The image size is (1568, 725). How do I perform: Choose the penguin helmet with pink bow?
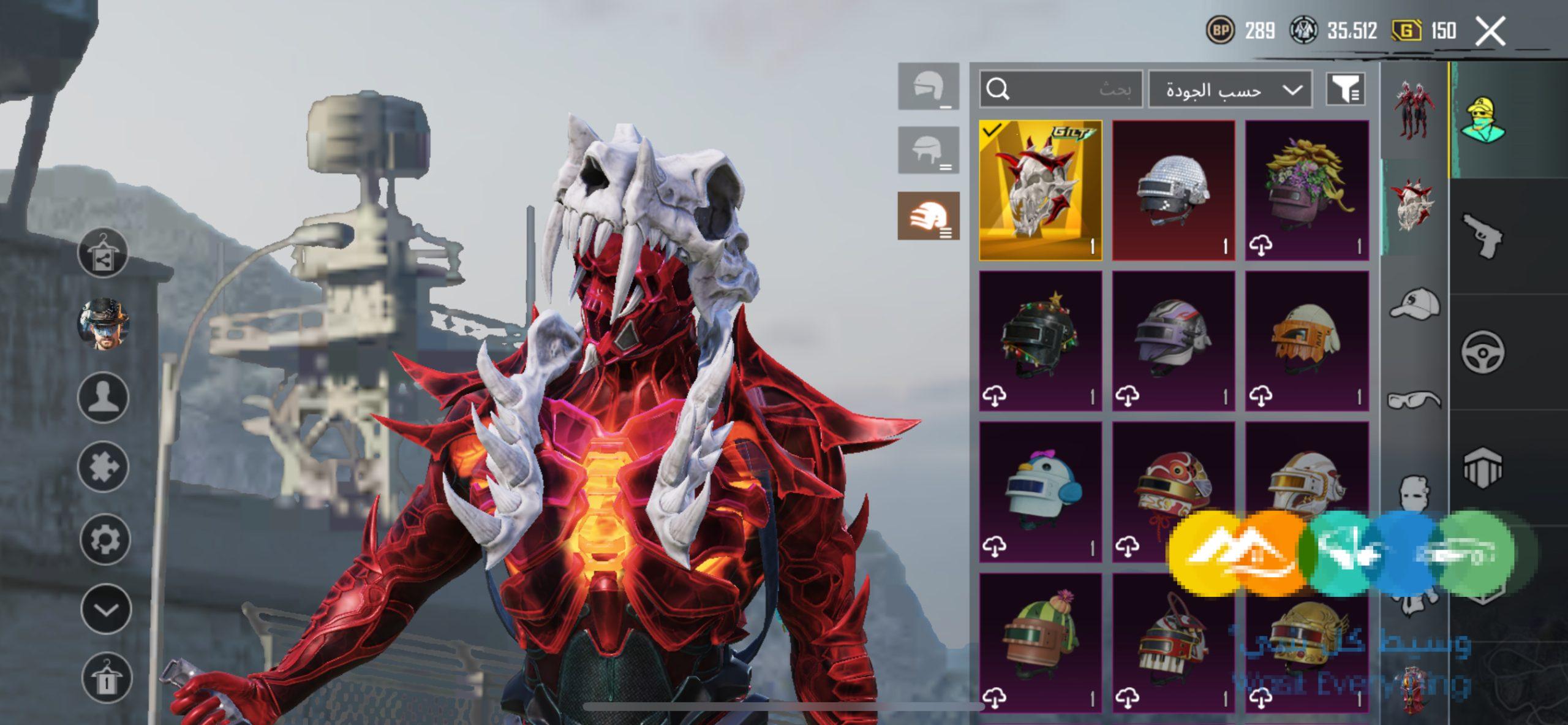(1040, 492)
